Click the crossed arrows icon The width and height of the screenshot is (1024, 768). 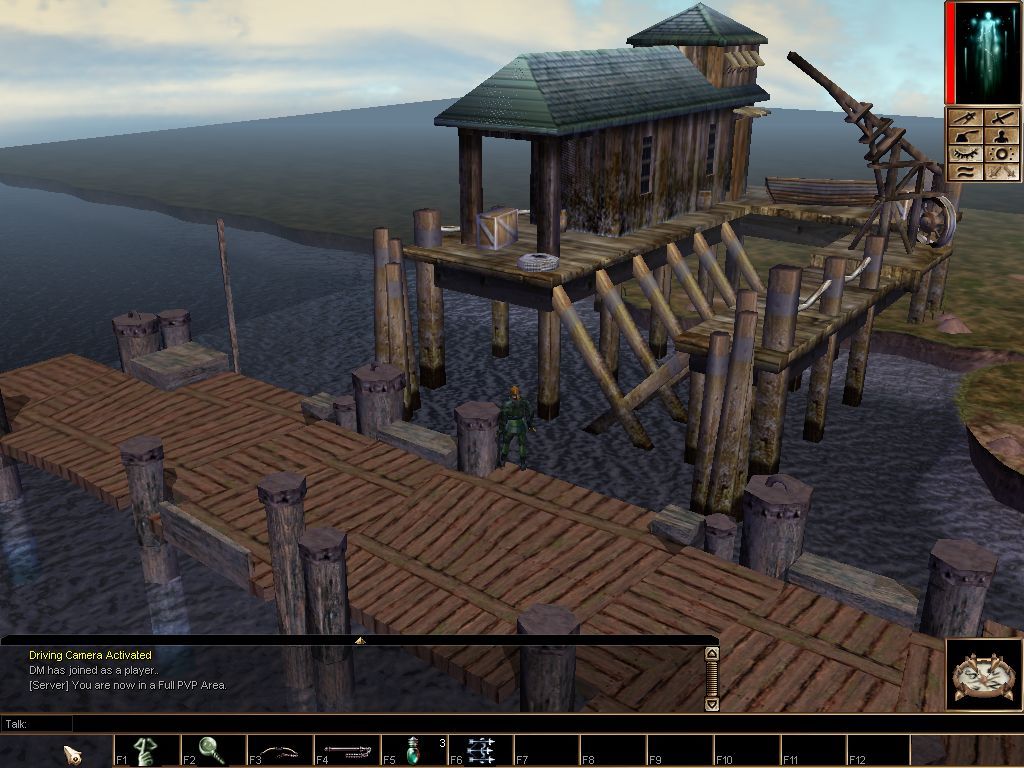1002,172
